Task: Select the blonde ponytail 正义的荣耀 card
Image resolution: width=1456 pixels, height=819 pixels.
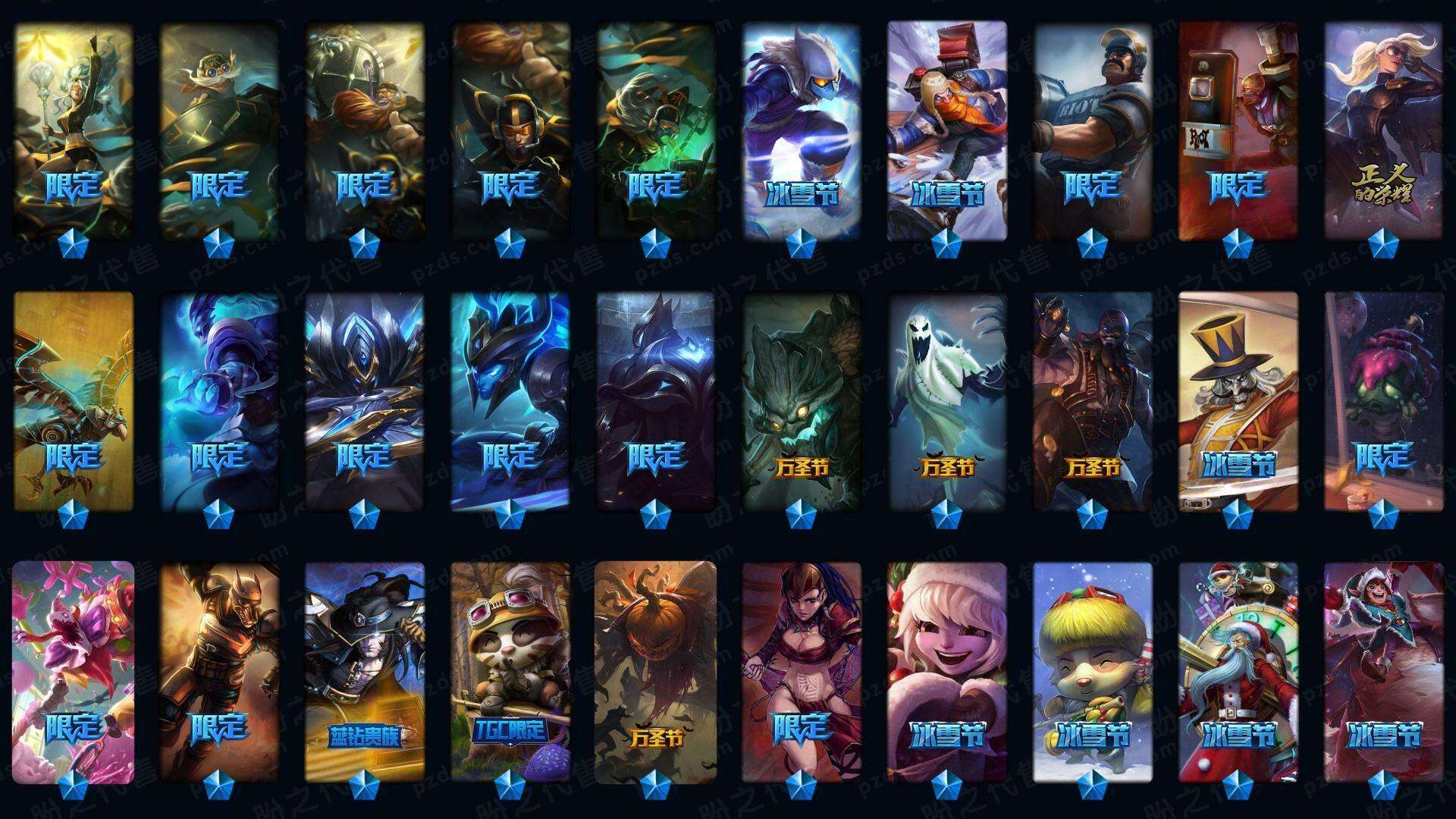Action: point(1384,129)
